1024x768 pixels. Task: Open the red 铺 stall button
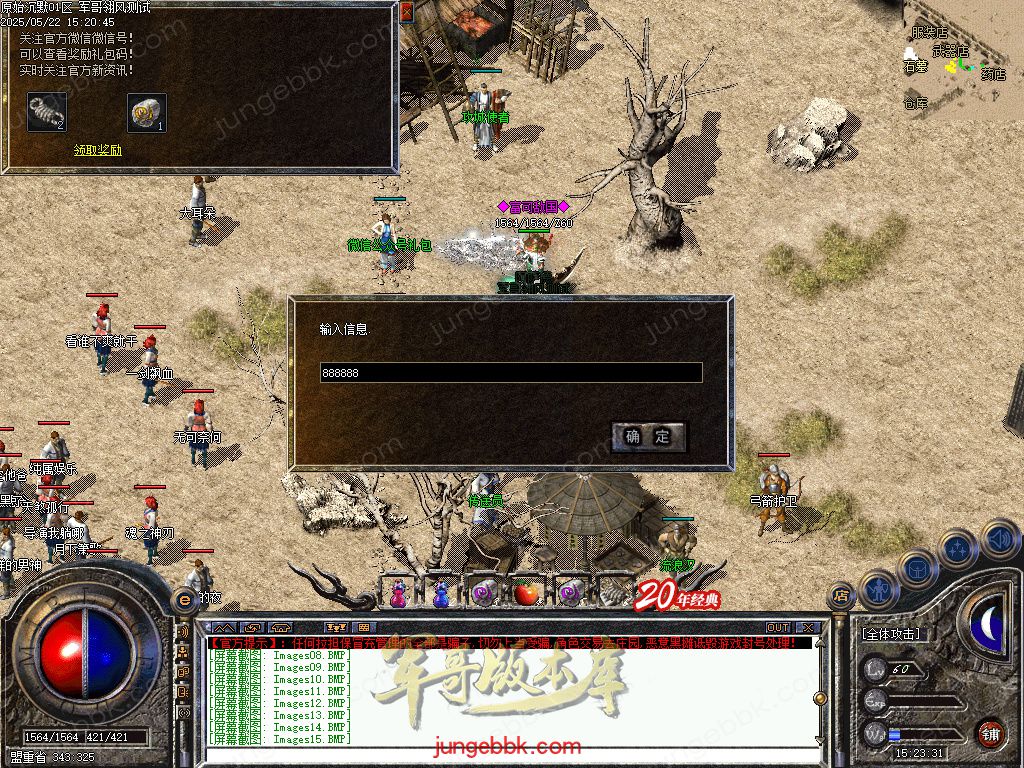[x=990, y=733]
